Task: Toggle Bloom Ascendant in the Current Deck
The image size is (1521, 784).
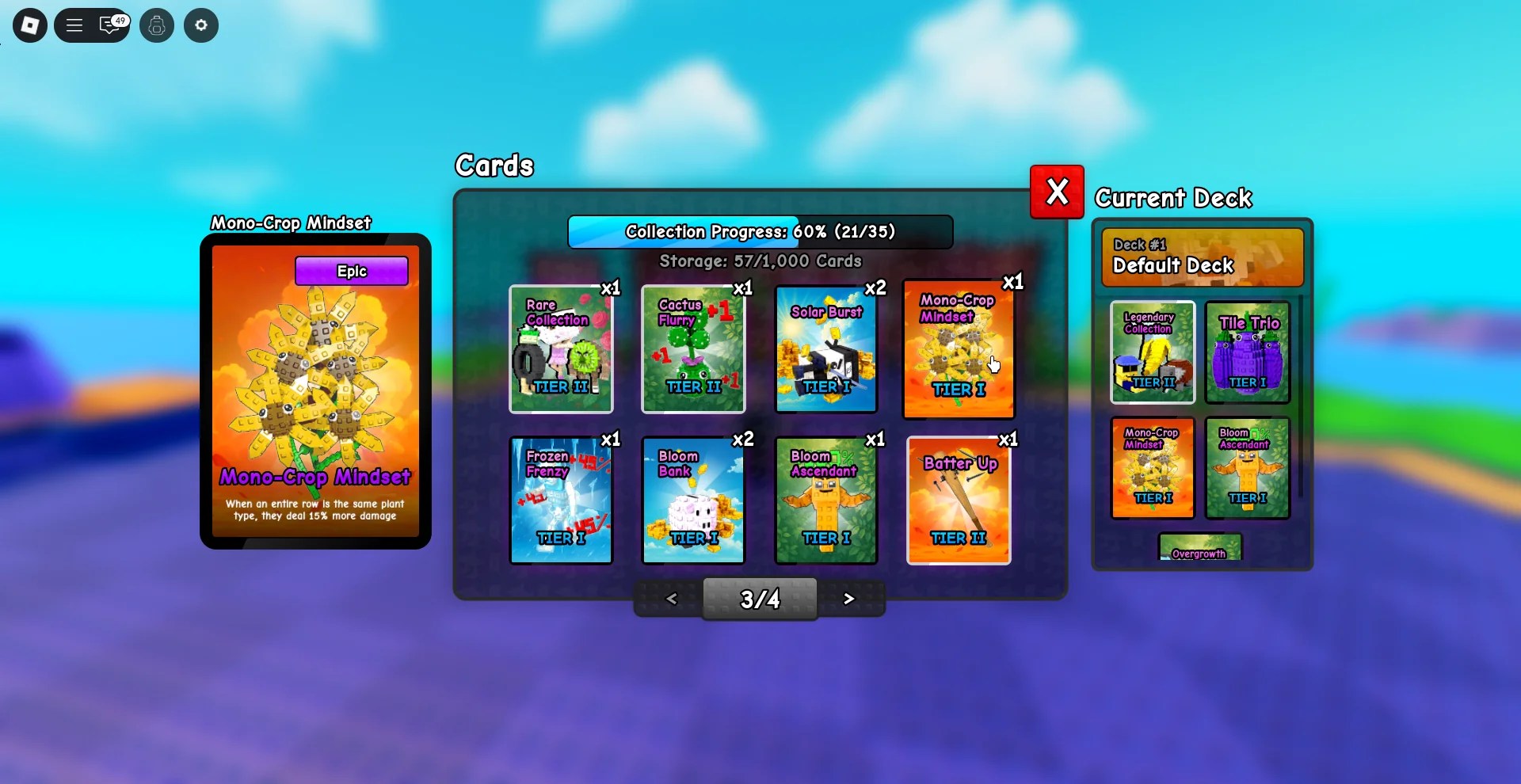Action: click(1246, 469)
